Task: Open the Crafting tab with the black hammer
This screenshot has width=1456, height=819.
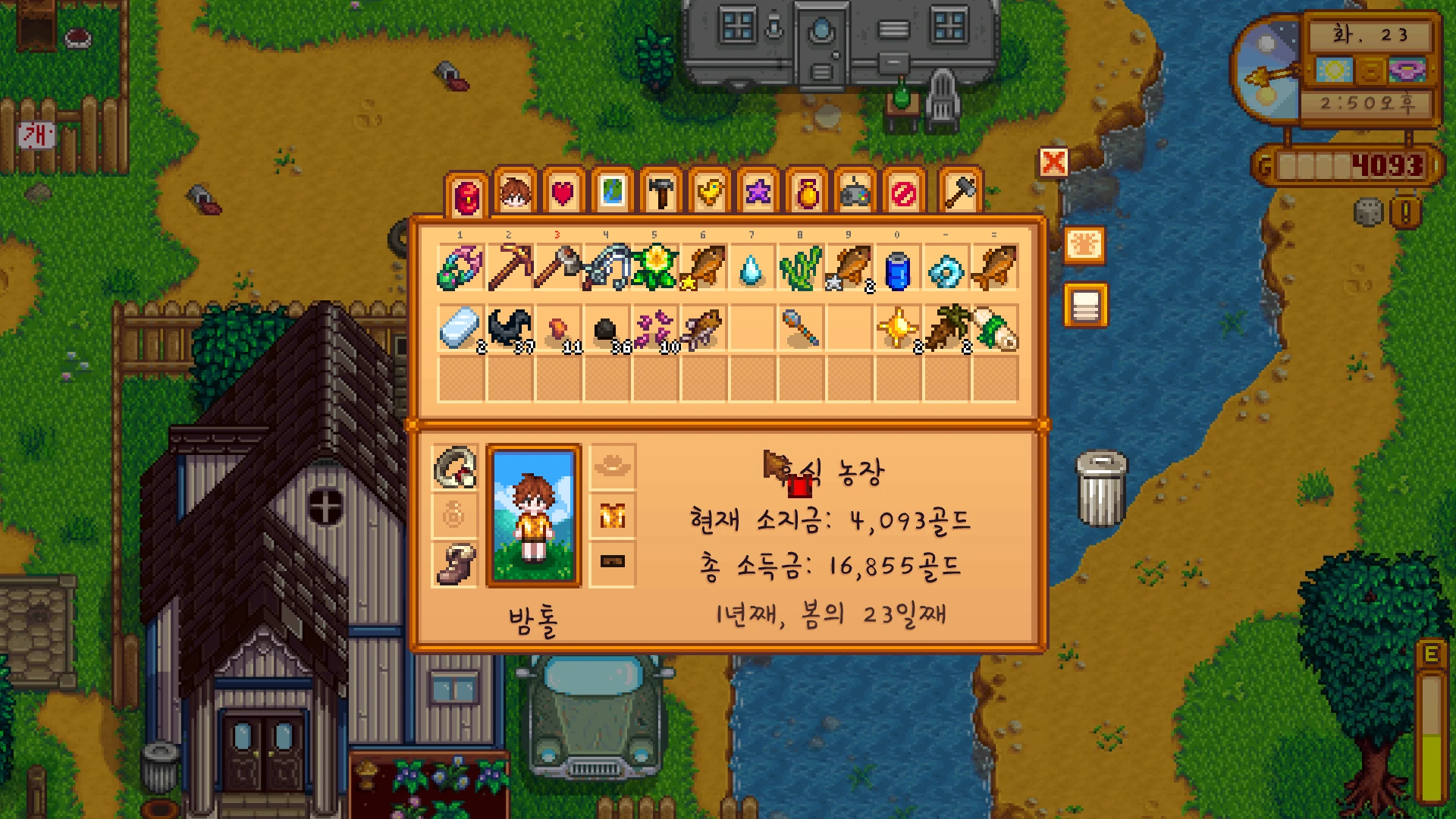Action: point(661,193)
